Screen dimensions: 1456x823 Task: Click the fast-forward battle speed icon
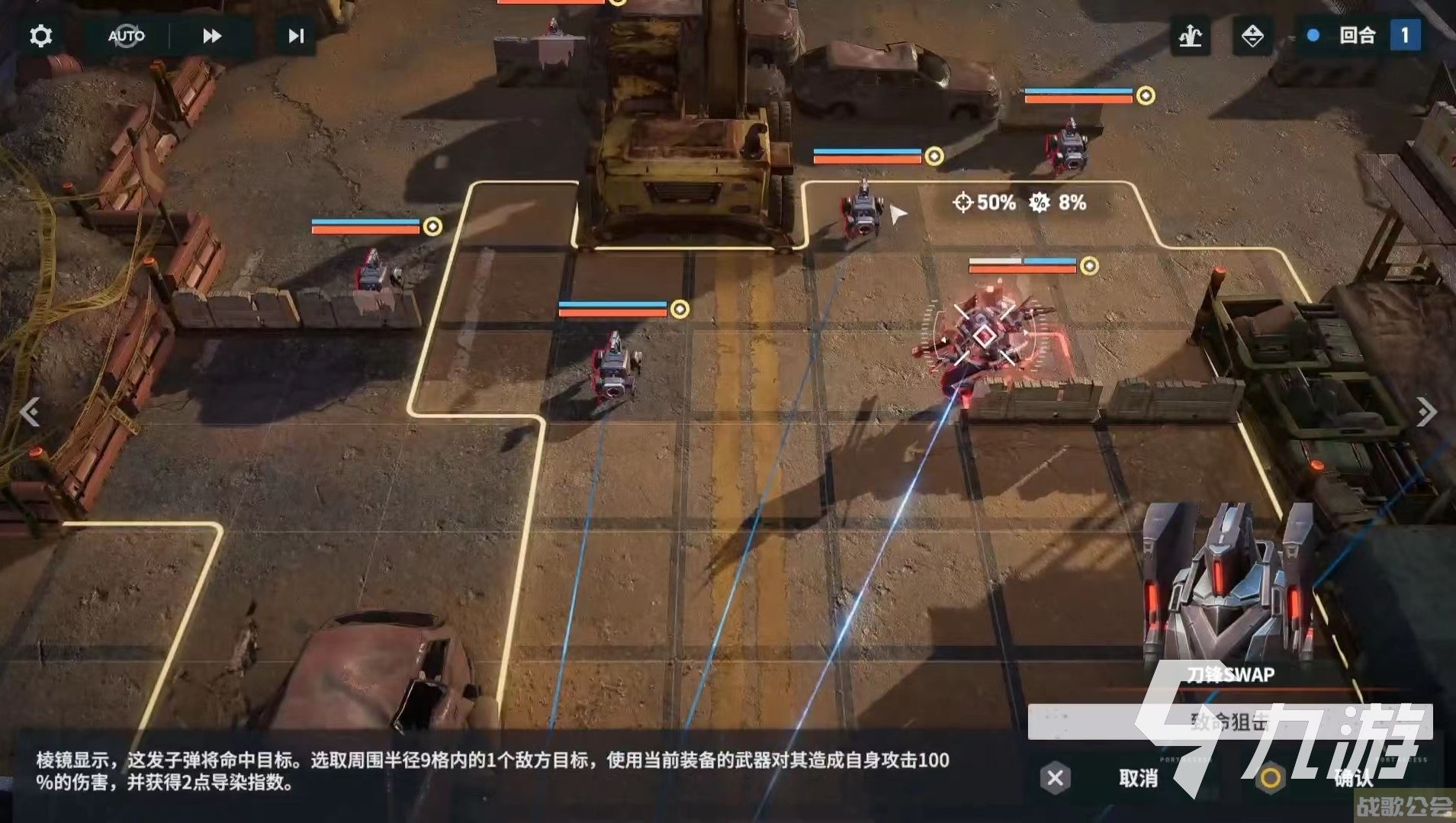211,36
